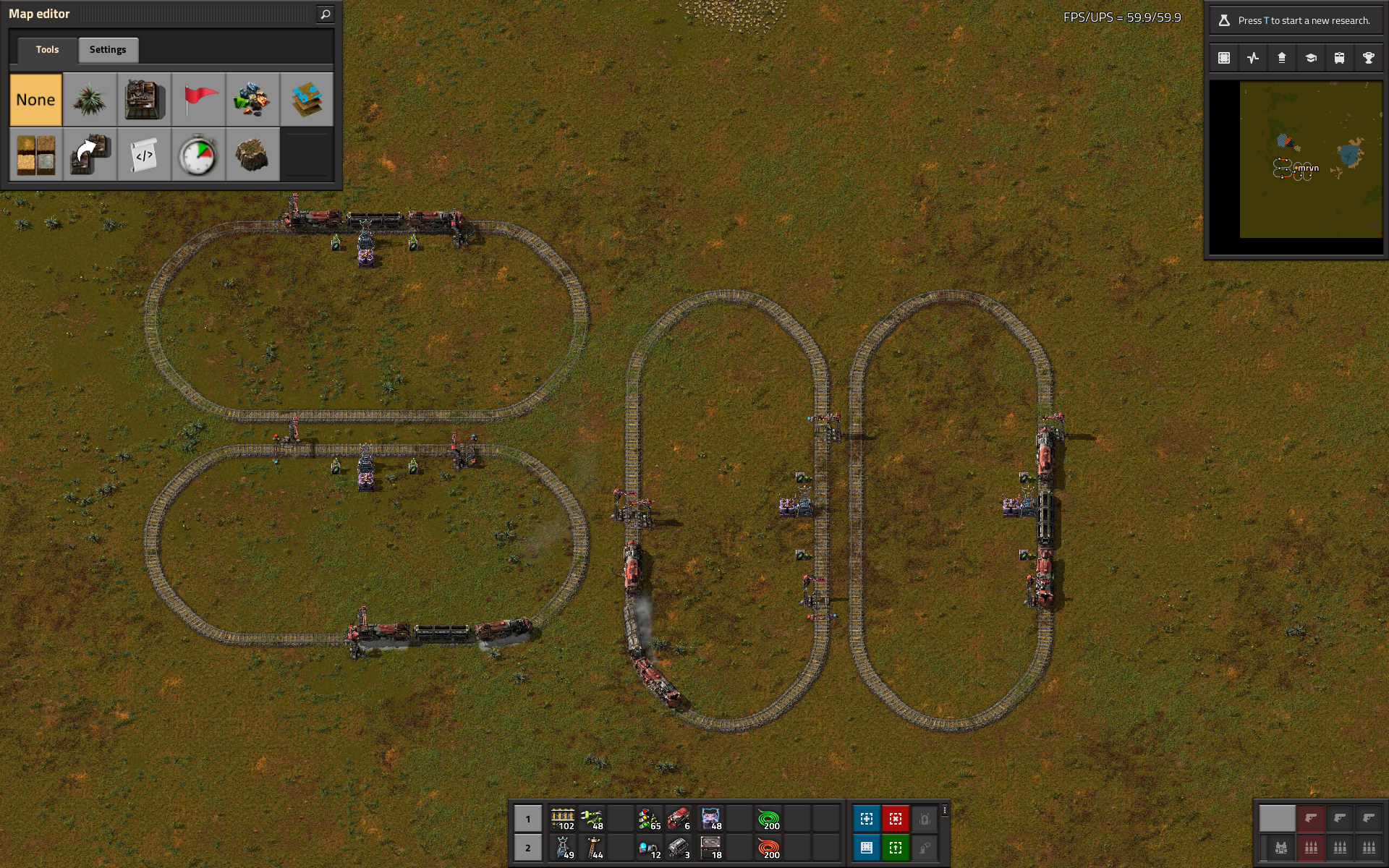The width and height of the screenshot is (1389, 868).
Task: Pick the red wire slot
Action: tap(768, 847)
